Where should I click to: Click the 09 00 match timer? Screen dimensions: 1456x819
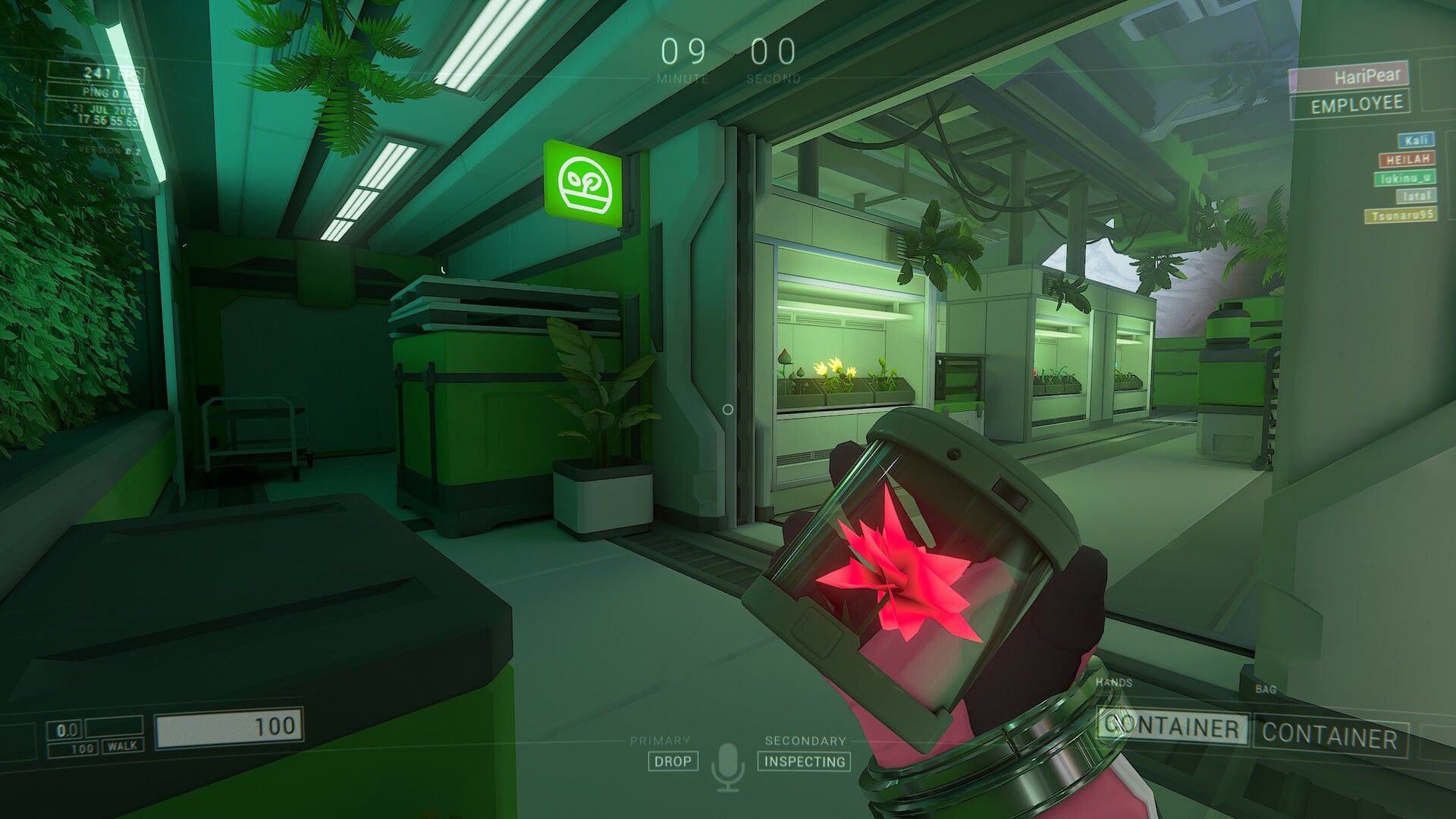[x=728, y=53]
